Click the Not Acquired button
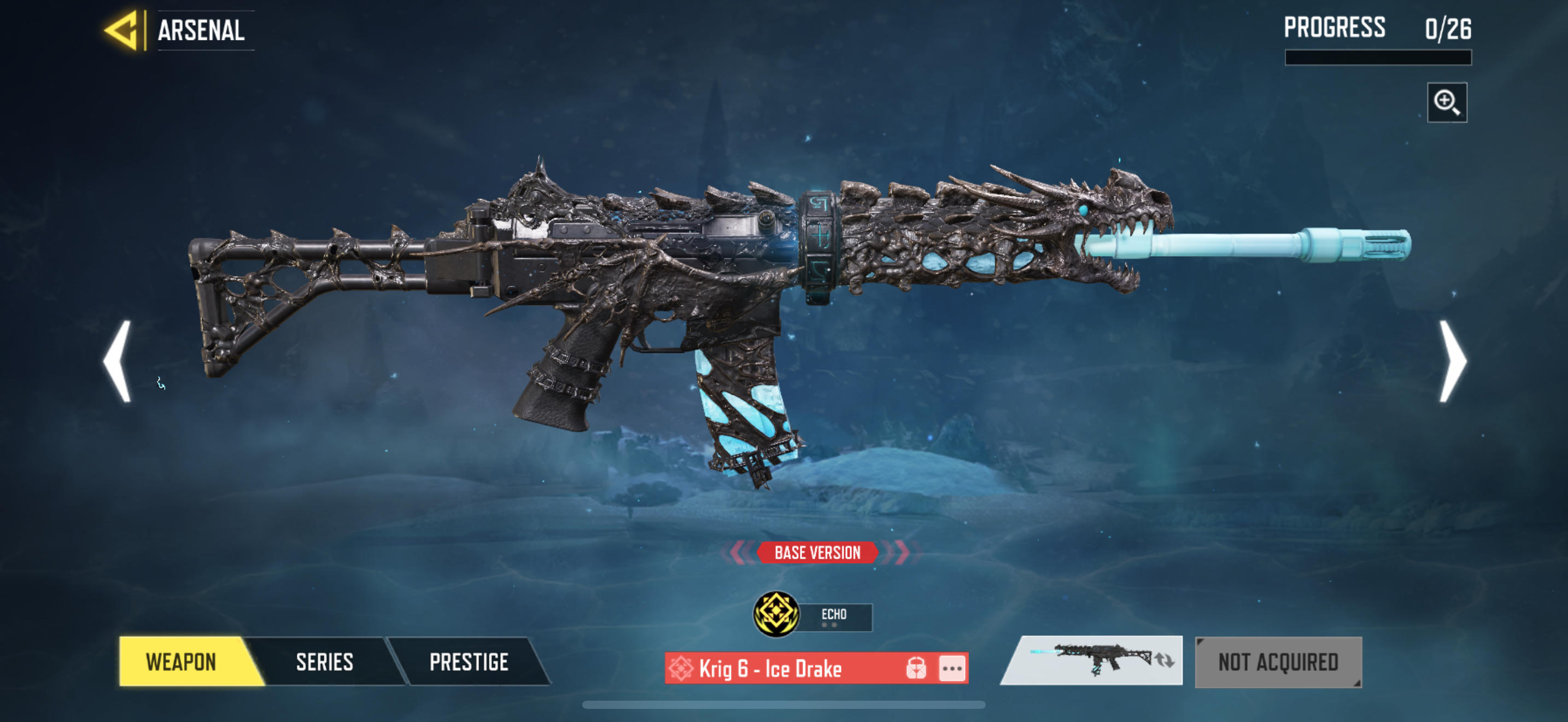Image resolution: width=1568 pixels, height=722 pixels. (1278, 662)
